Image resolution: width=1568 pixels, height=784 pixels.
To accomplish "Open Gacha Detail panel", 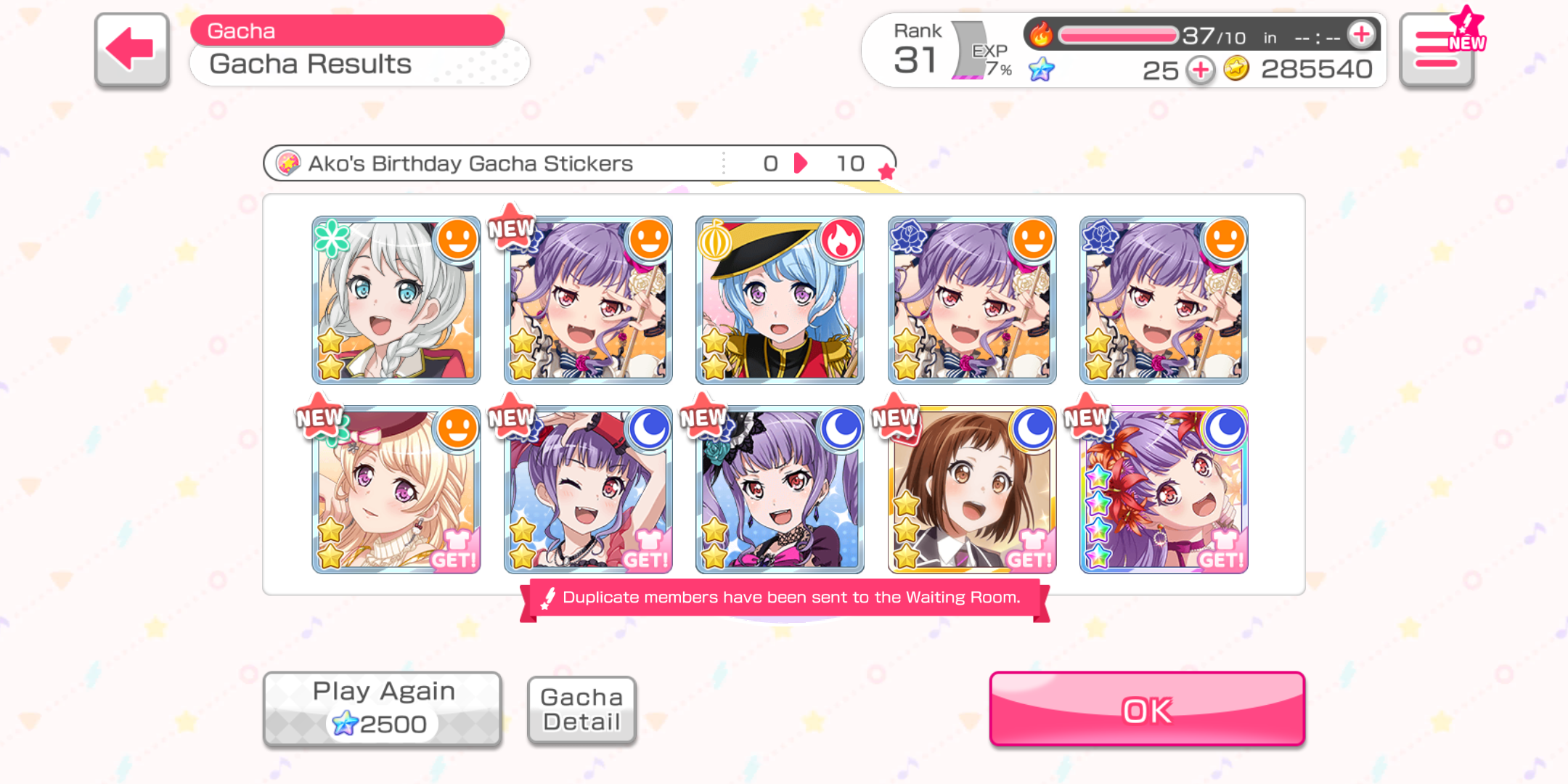I will point(581,709).
